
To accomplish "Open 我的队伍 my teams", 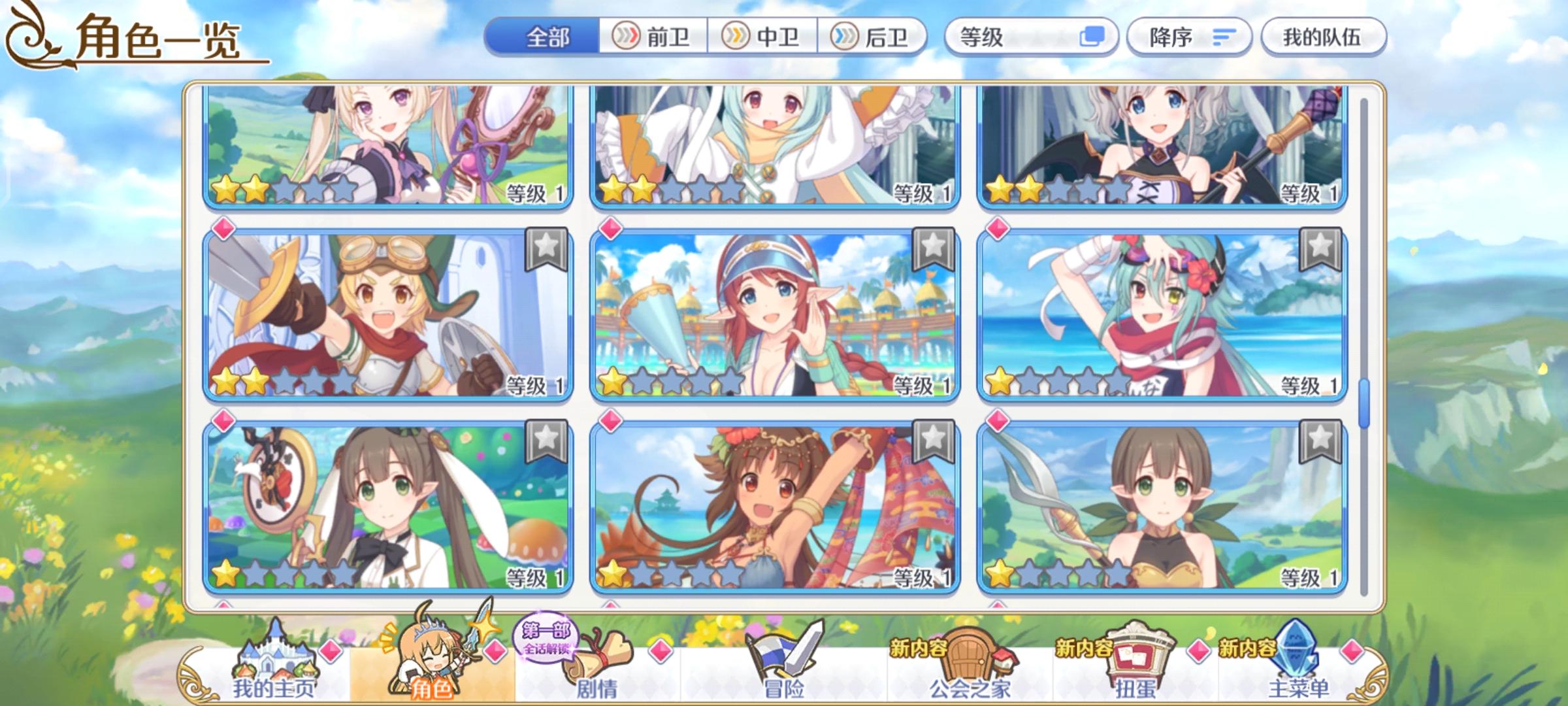I will pos(1326,38).
